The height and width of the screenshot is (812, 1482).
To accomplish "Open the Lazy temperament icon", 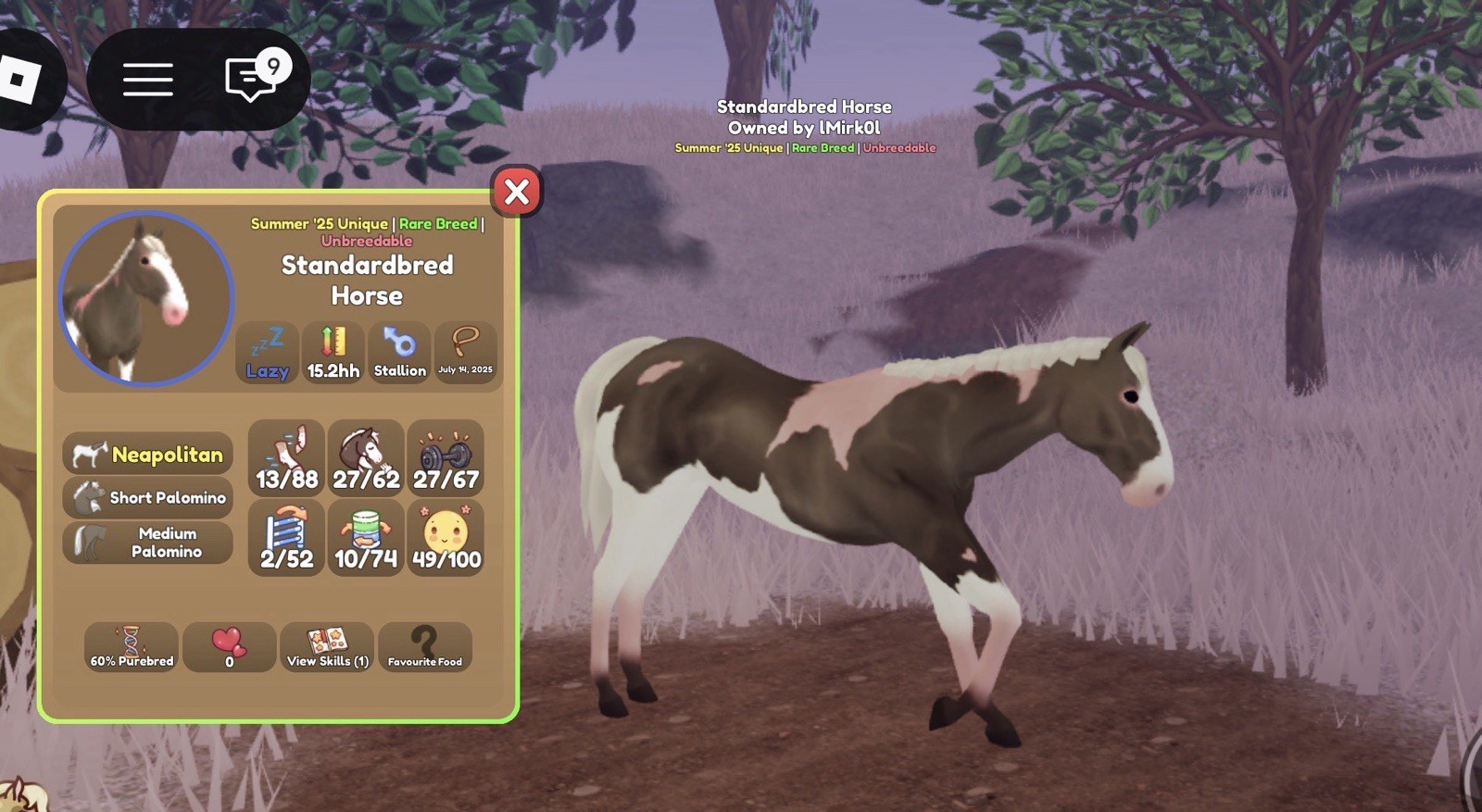I will pyautogui.click(x=267, y=352).
